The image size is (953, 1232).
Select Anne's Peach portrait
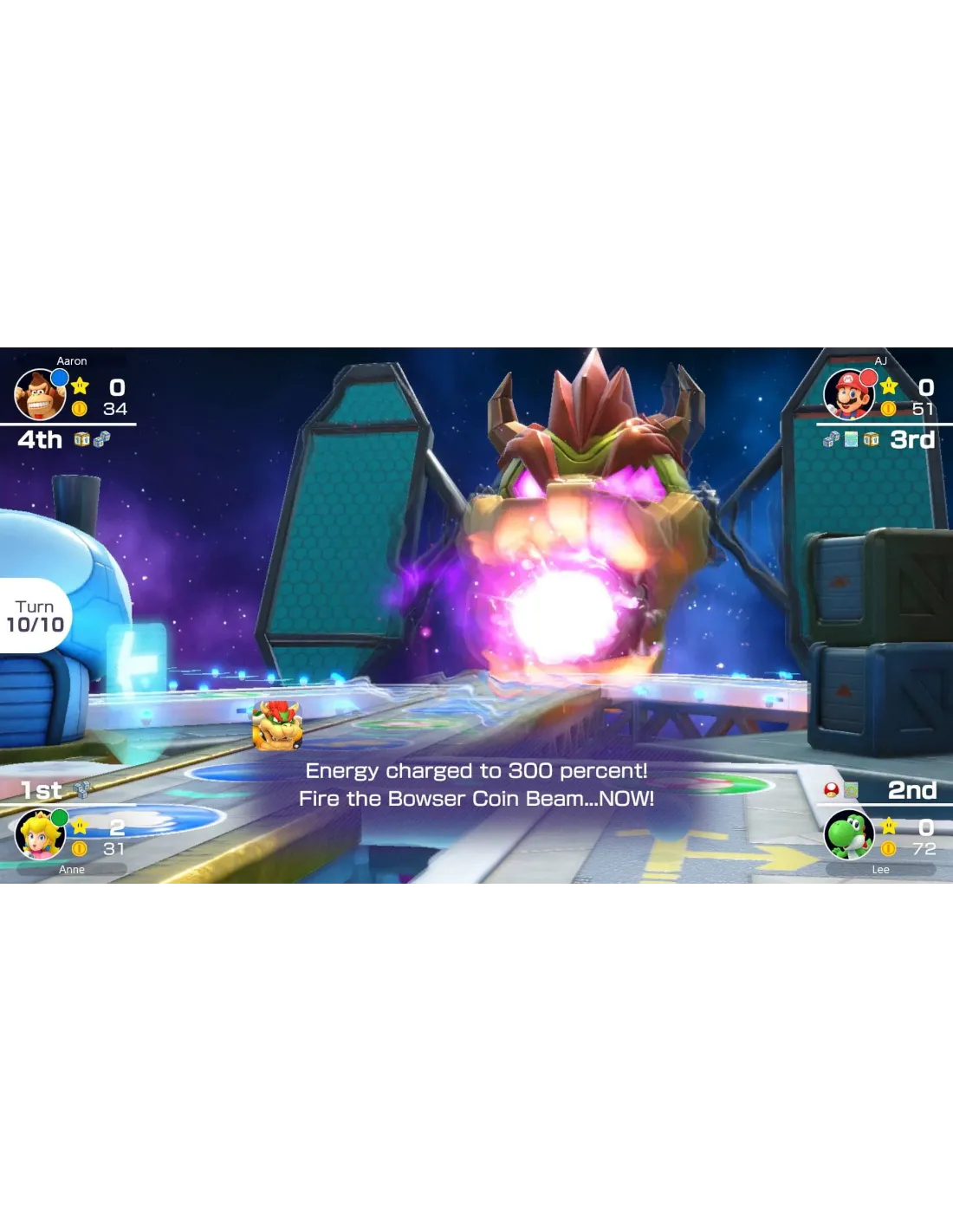coord(40,833)
